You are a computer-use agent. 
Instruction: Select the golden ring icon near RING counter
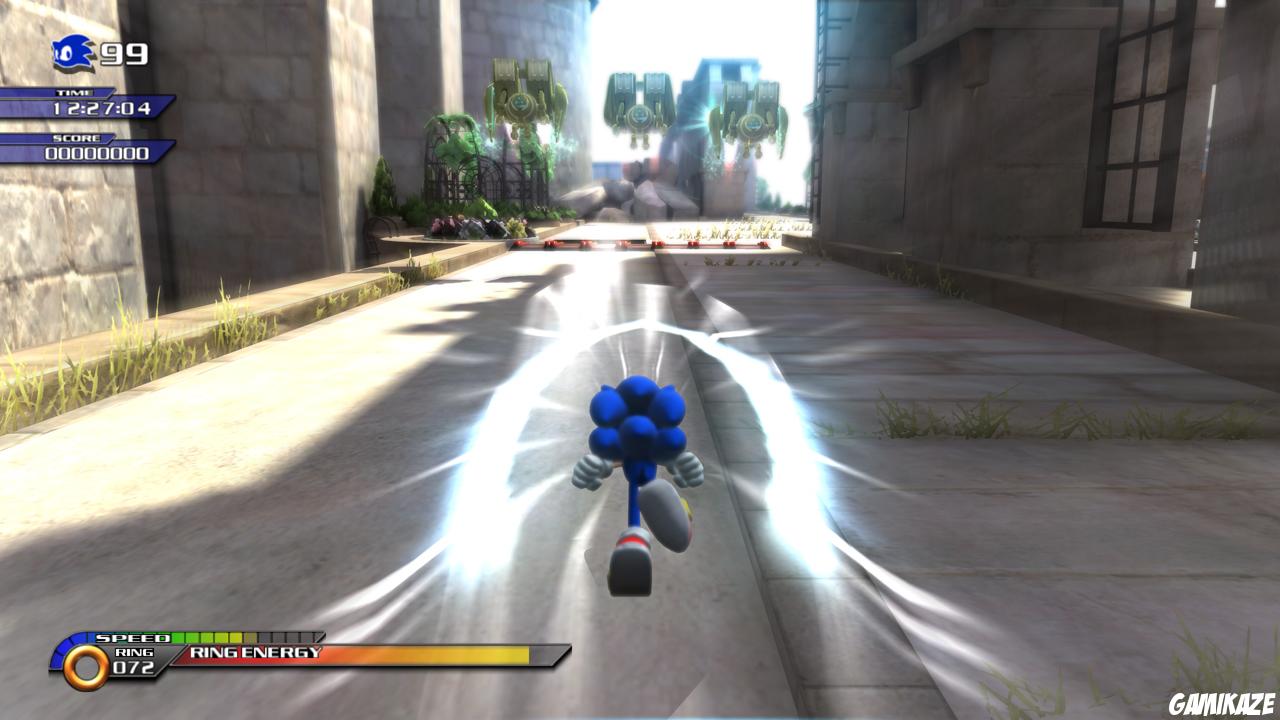click(88, 666)
